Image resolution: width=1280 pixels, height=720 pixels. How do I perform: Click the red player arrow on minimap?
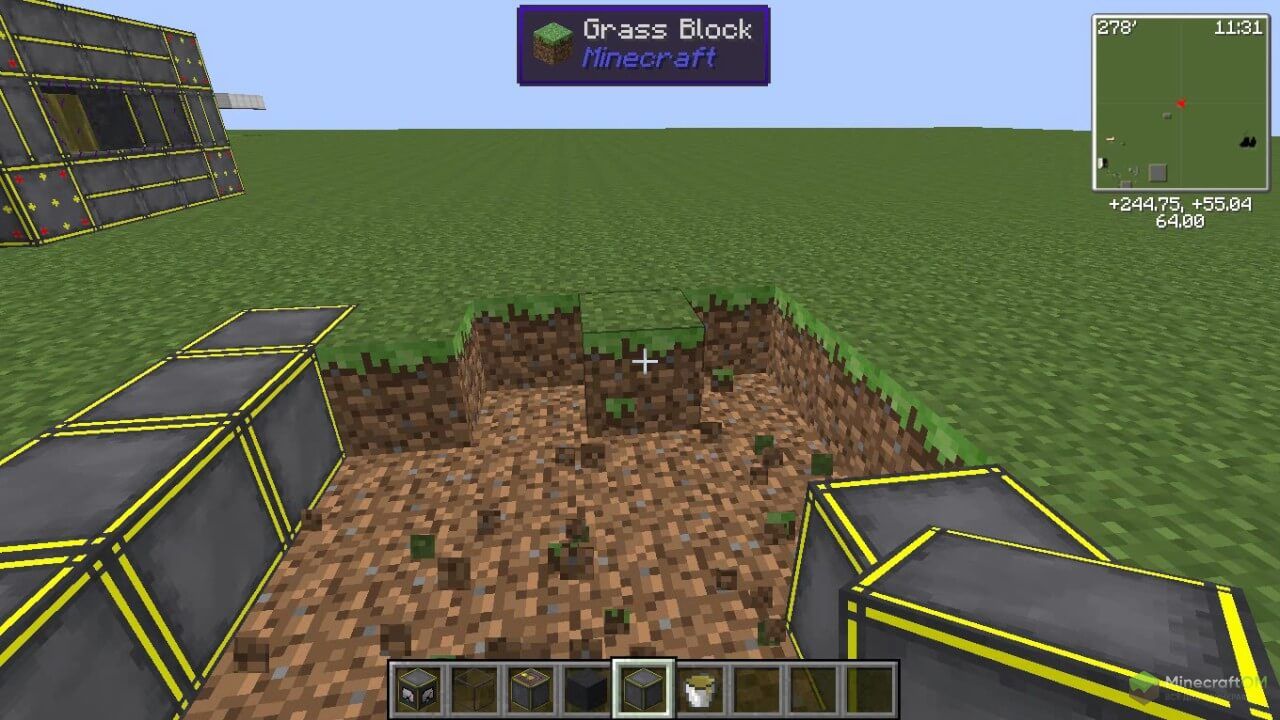[x=1182, y=102]
